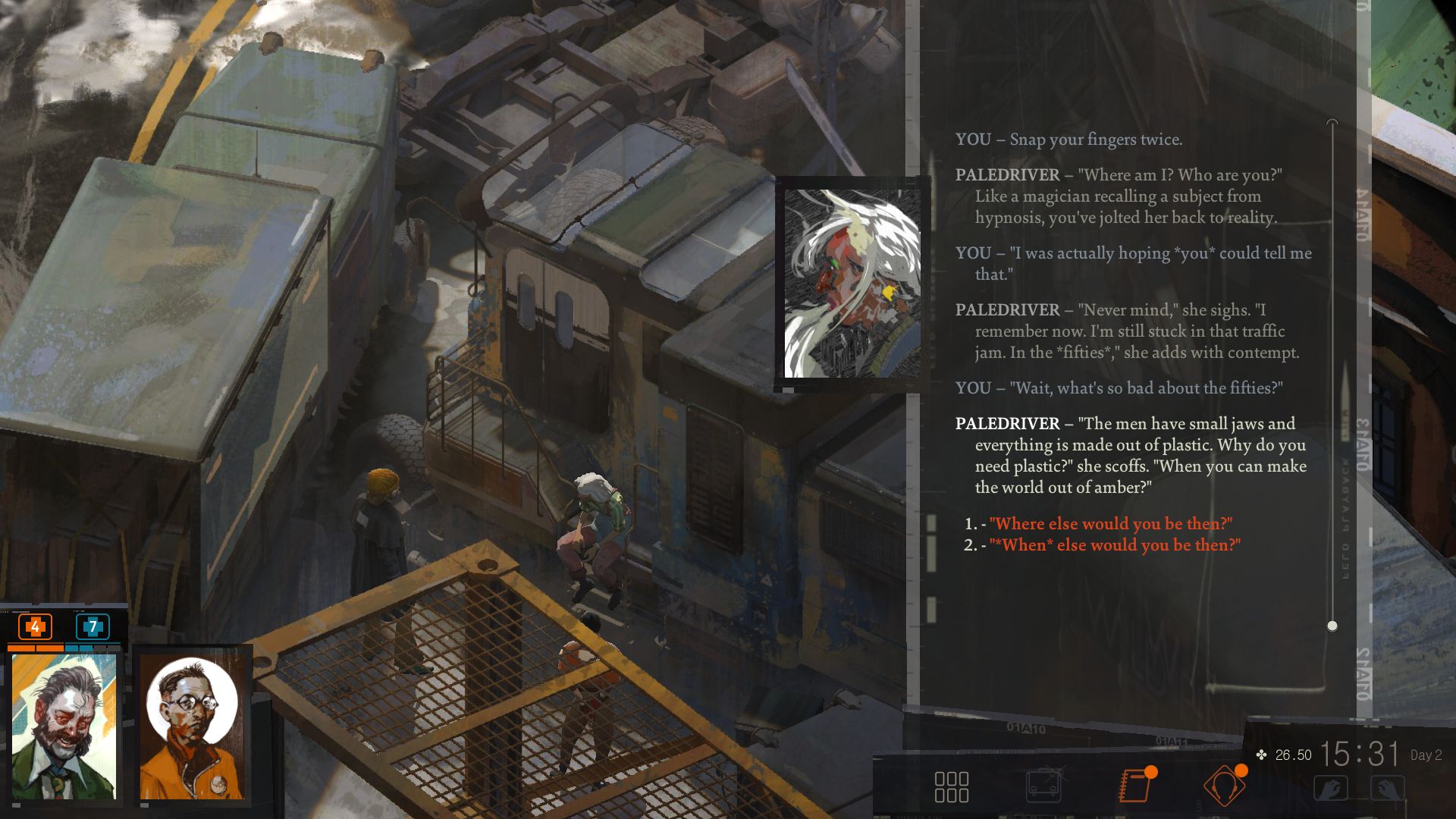Select the right hand item slot
The height and width of the screenshot is (819, 1456).
(x=1387, y=788)
